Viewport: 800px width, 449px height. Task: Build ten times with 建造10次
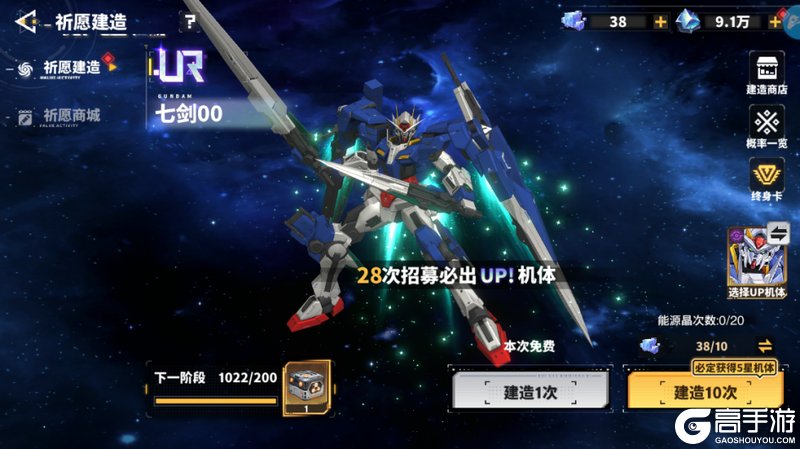pos(705,392)
